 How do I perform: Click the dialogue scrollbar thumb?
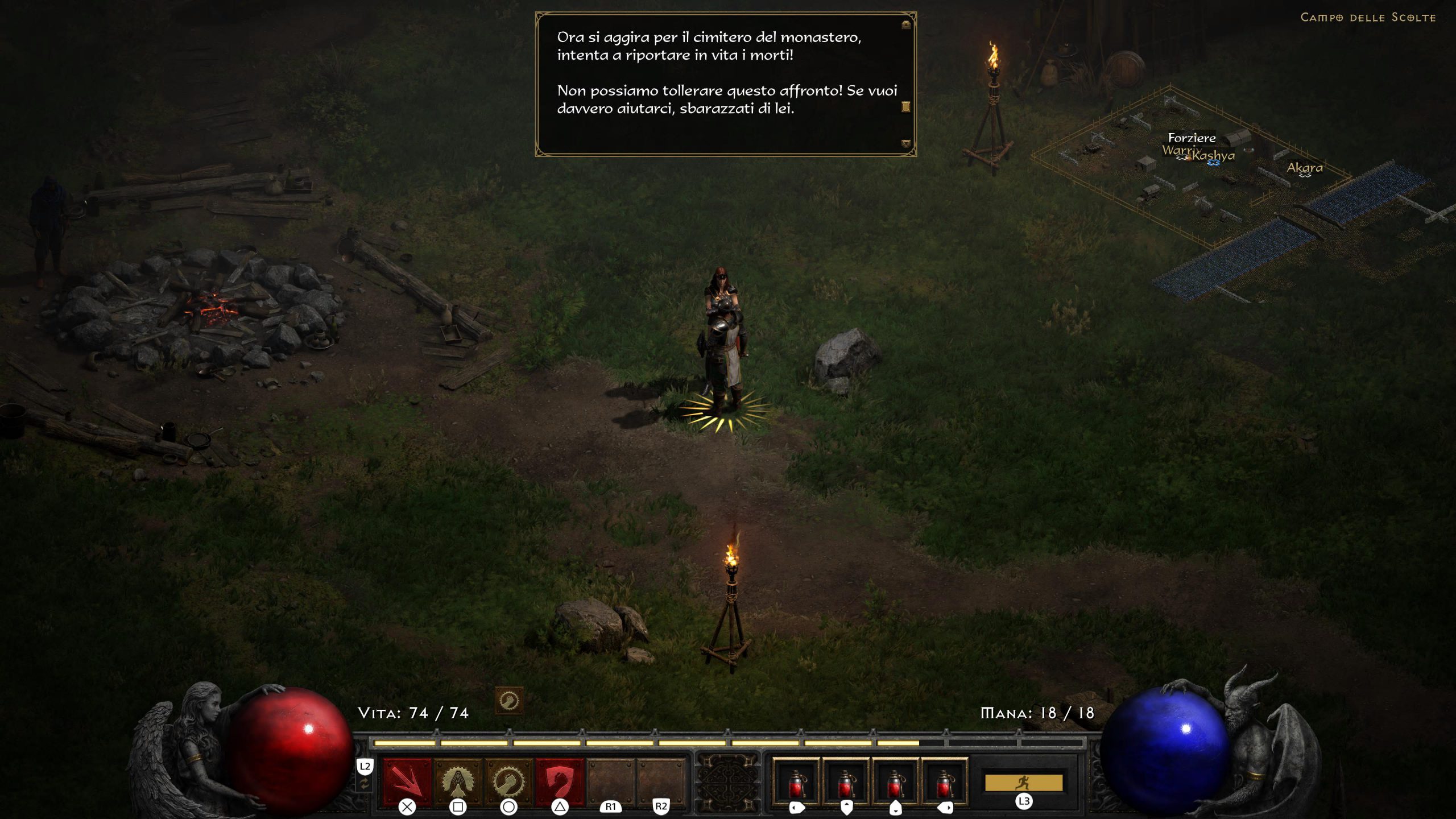point(906,106)
